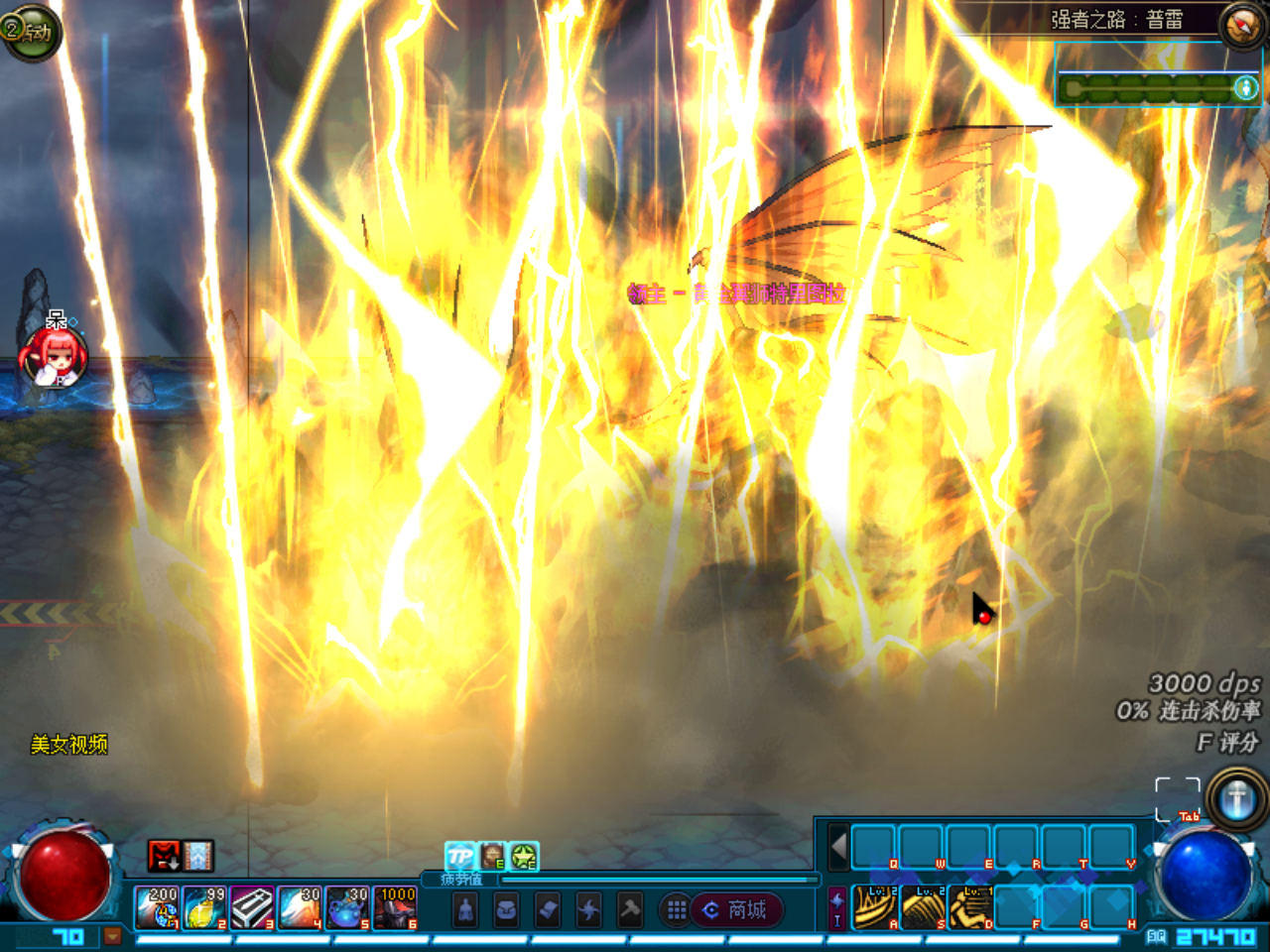
Task: Select the dungeon room minimap
Action: point(1157,89)
